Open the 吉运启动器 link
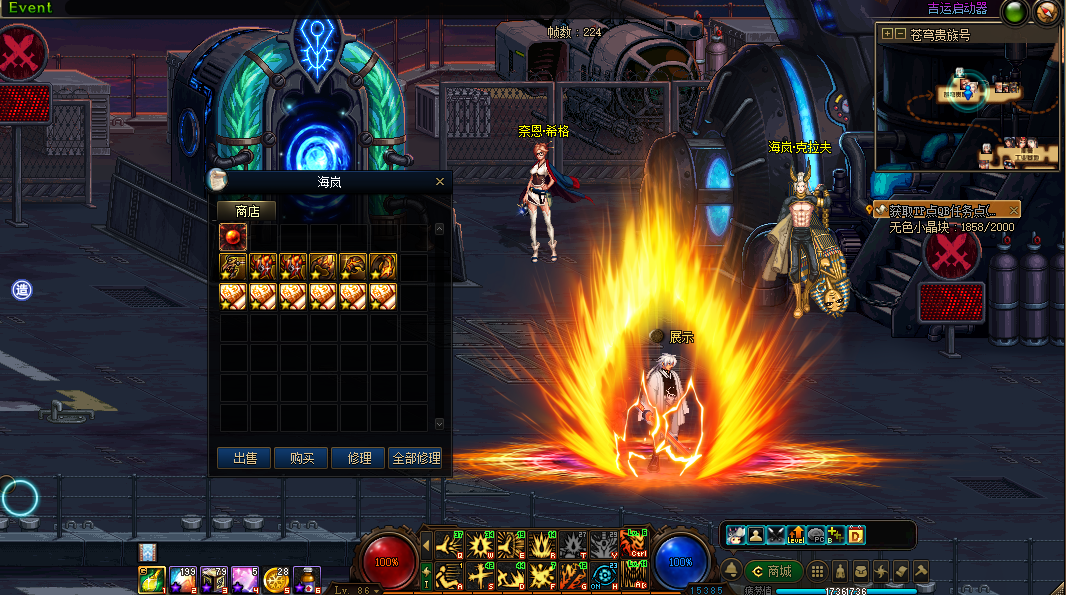 tap(956, 9)
